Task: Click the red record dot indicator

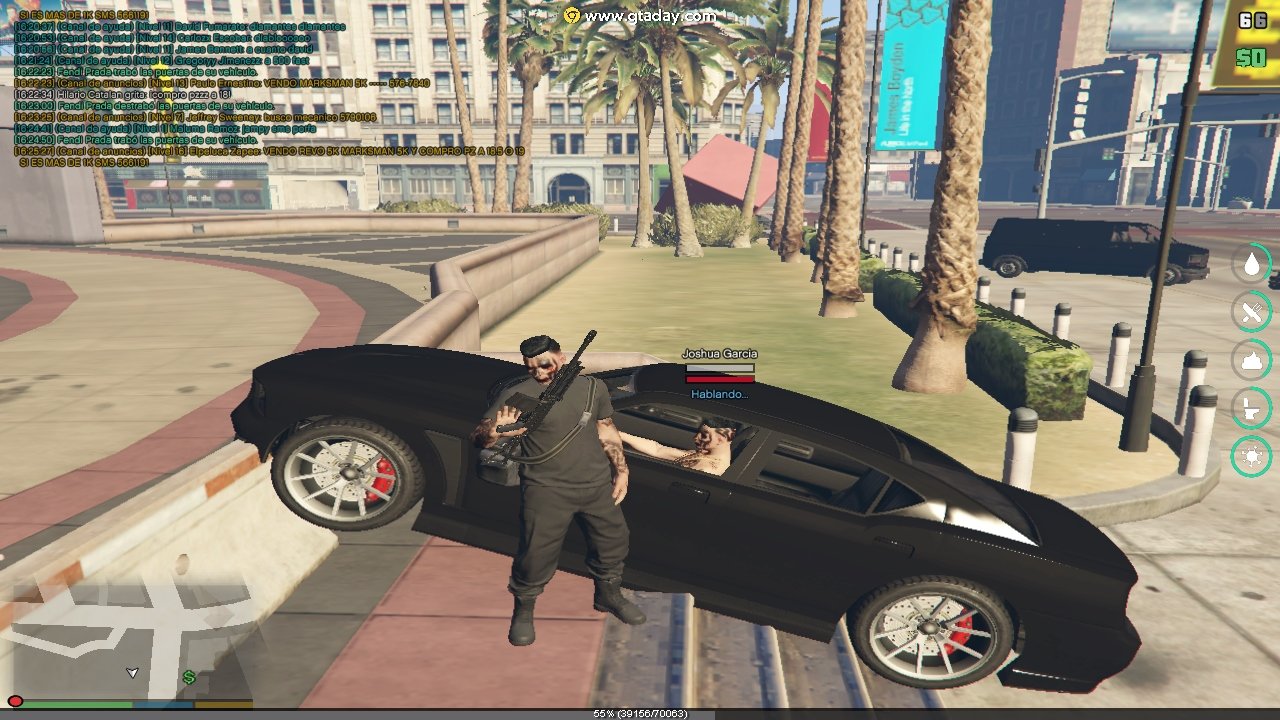Action: tap(15, 702)
